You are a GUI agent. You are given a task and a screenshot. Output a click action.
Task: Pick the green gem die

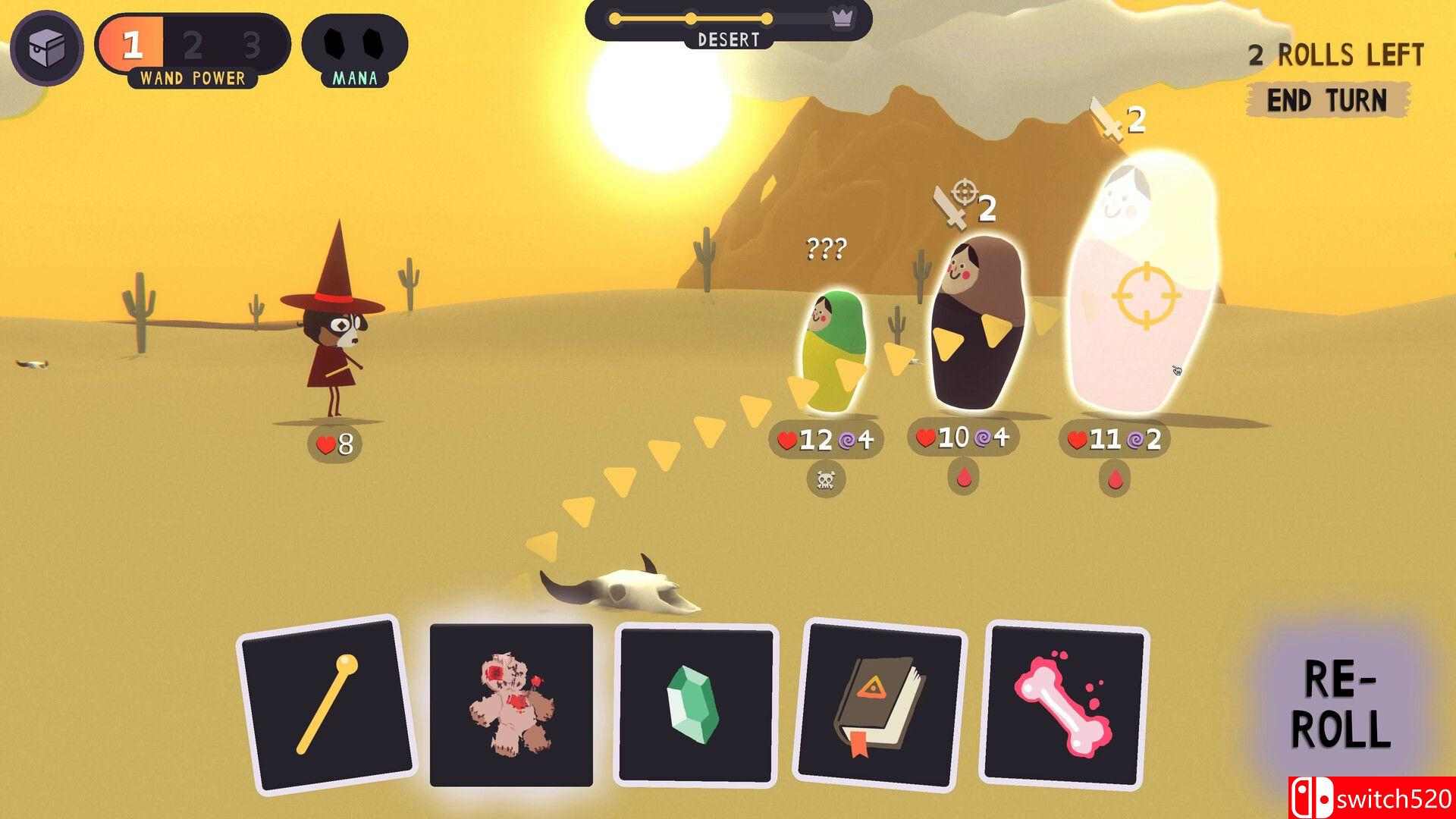(695, 704)
